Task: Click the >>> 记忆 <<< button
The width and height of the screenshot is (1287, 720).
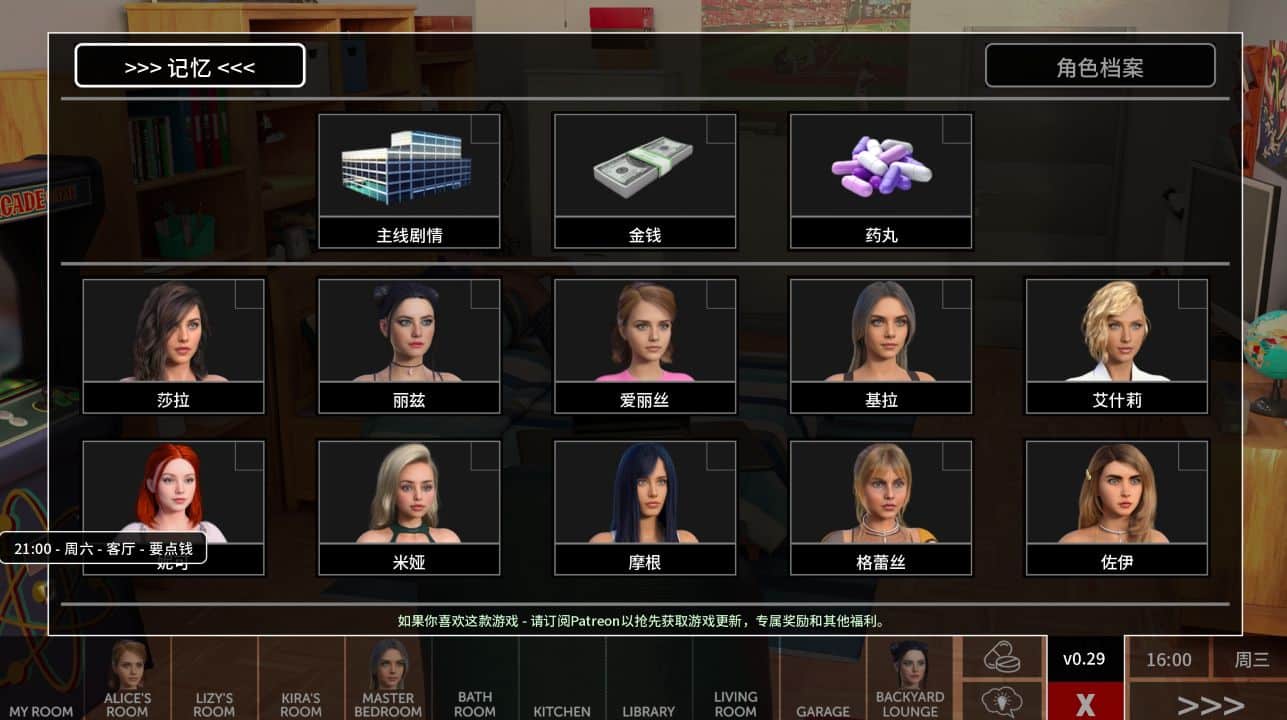Action: click(x=190, y=65)
